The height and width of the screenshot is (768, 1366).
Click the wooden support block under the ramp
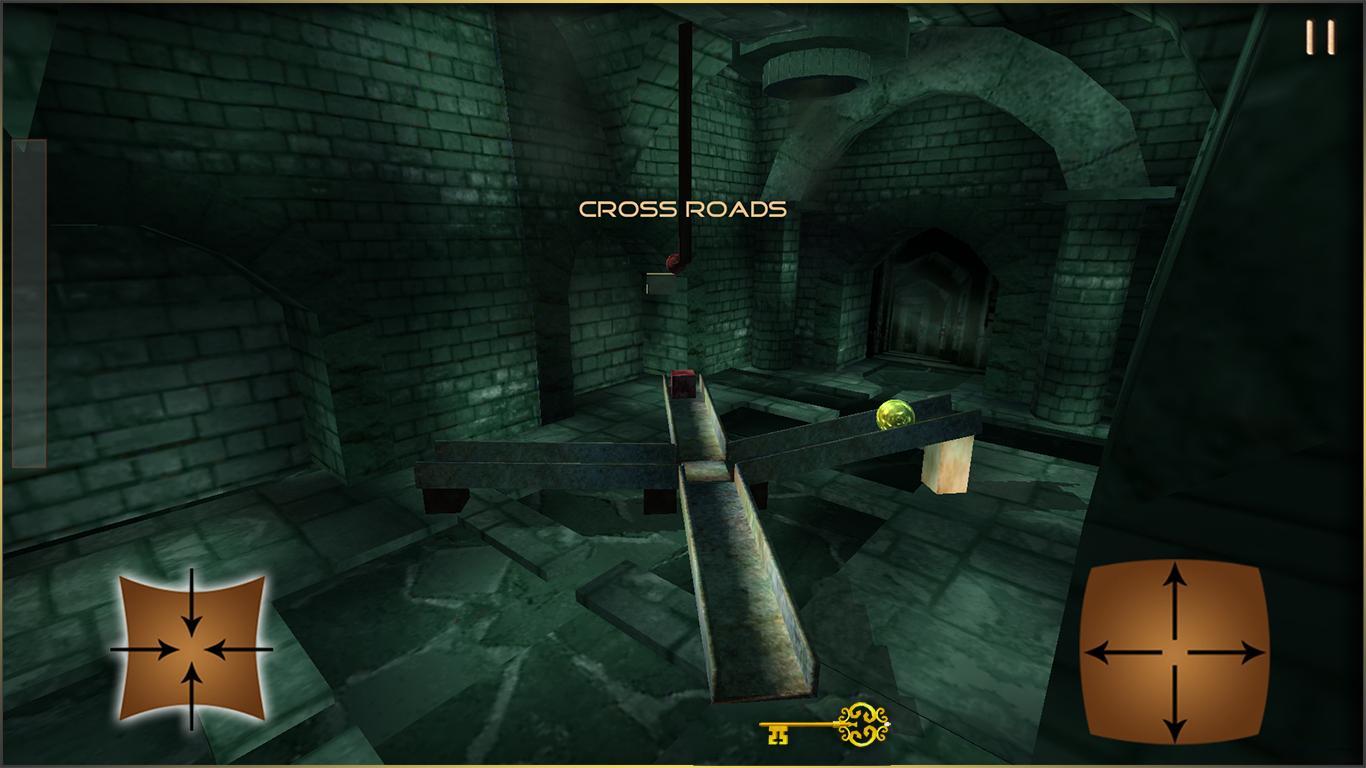[x=945, y=465]
